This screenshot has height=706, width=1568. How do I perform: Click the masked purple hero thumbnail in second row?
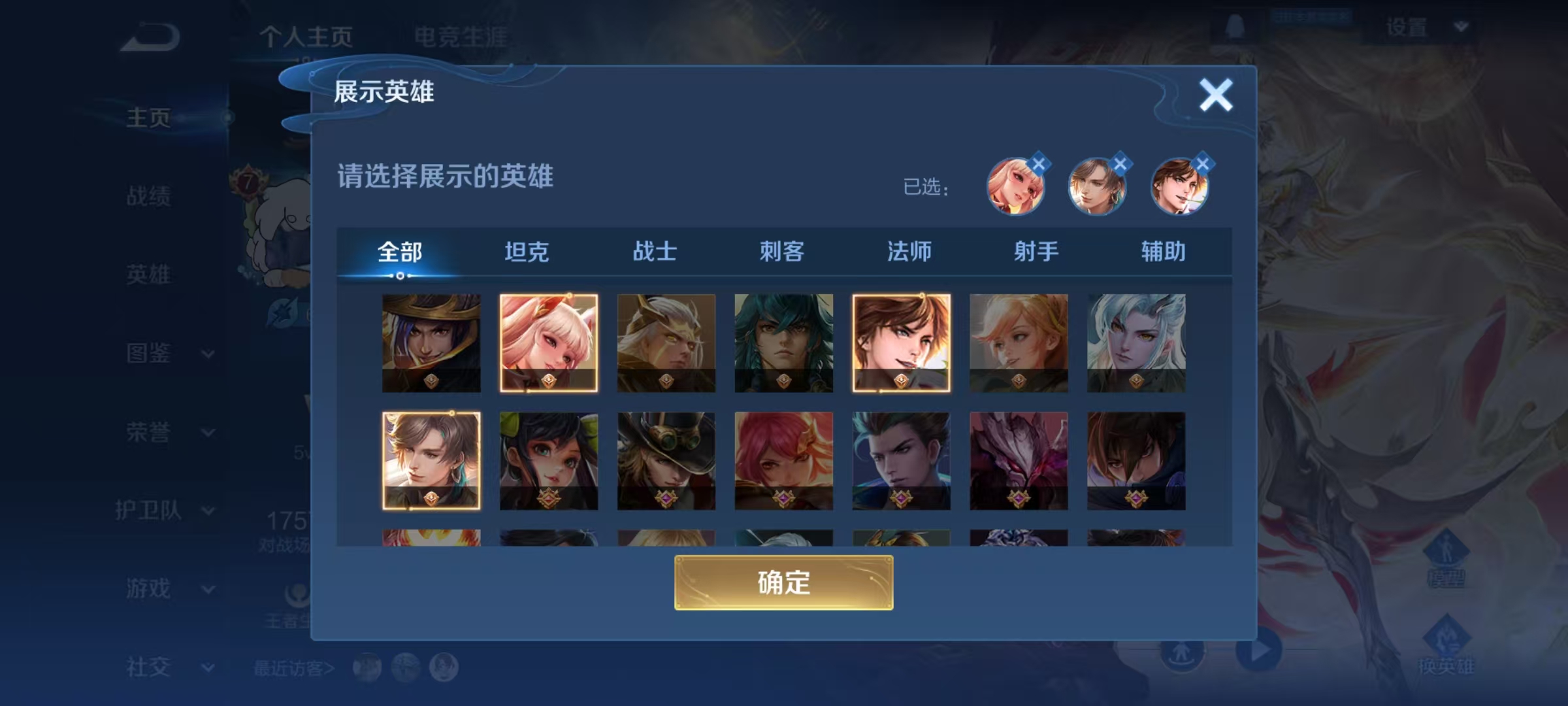click(1018, 461)
